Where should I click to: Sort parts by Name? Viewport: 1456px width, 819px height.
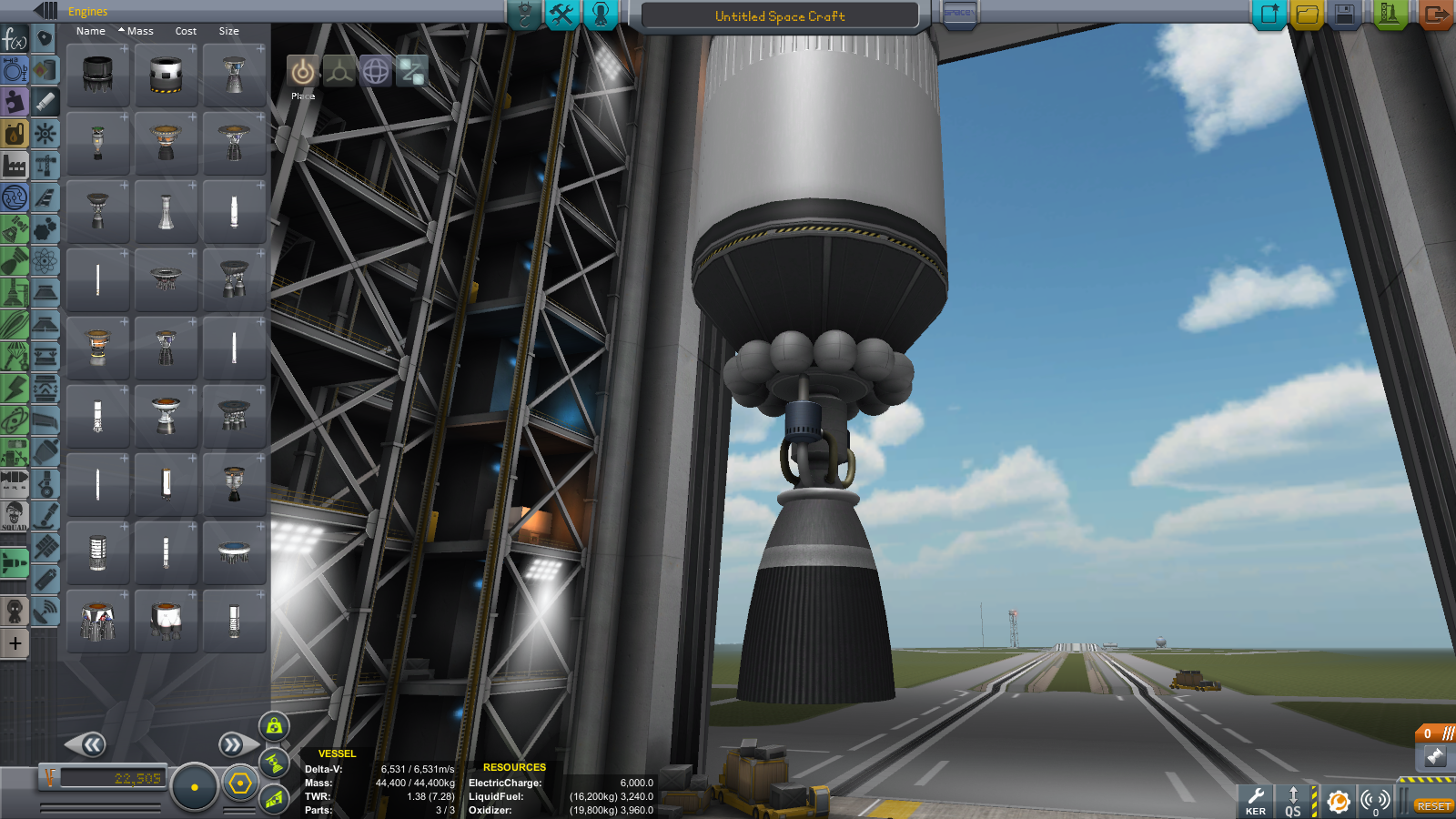pos(90,31)
